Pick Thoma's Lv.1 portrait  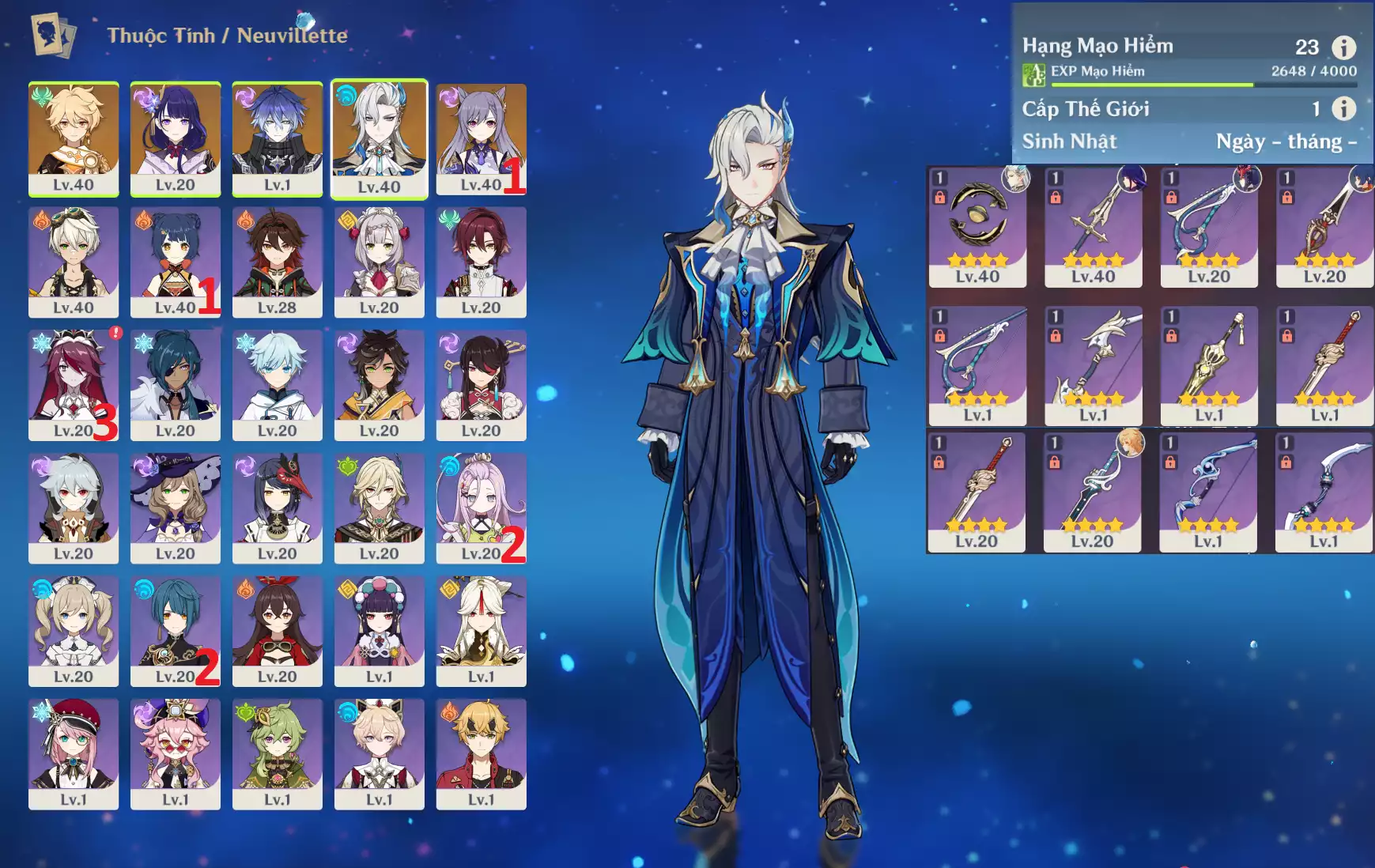pyautogui.click(x=481, y=754)
